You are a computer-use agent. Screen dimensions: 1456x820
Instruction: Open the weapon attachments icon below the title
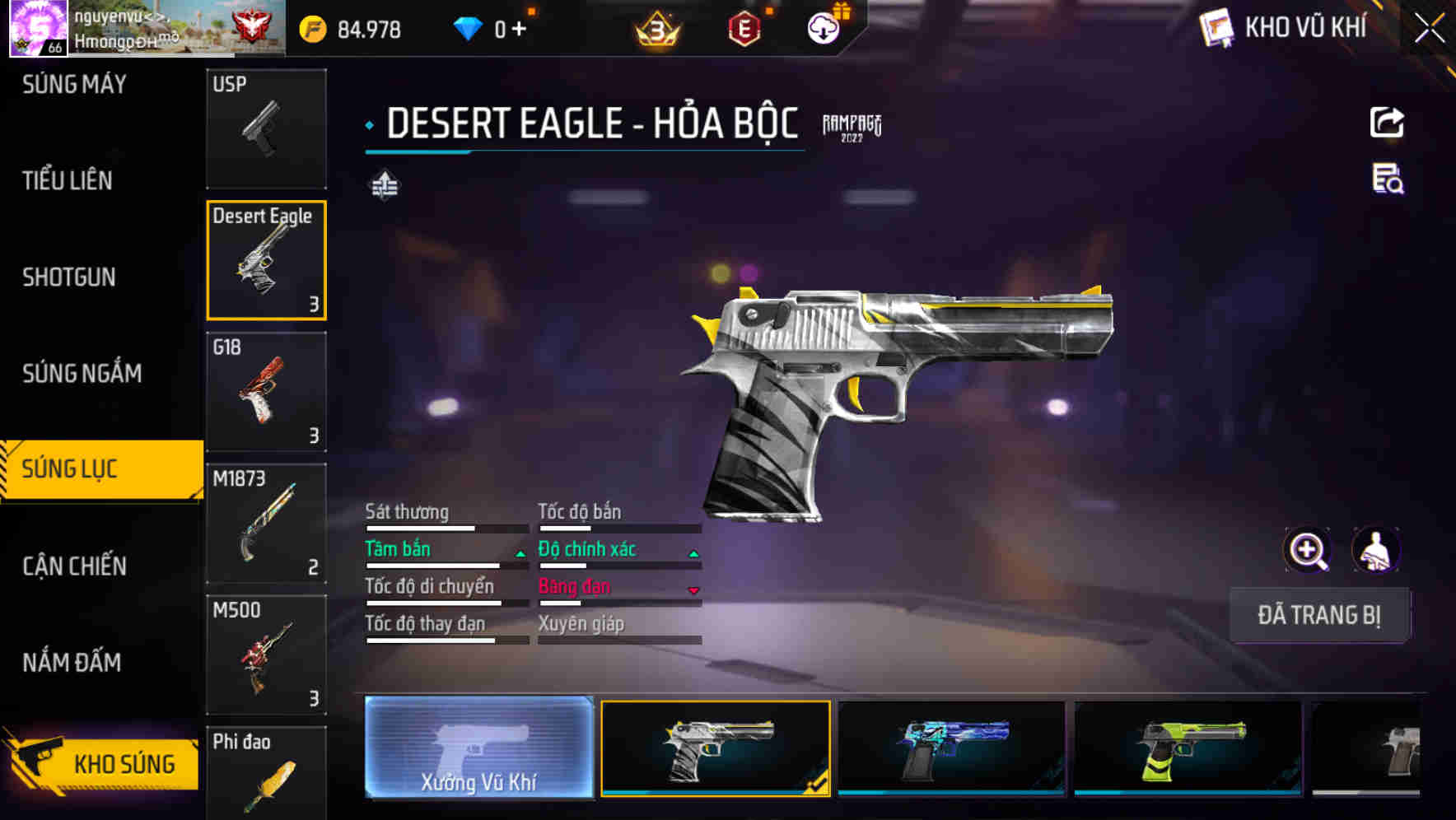385,185
